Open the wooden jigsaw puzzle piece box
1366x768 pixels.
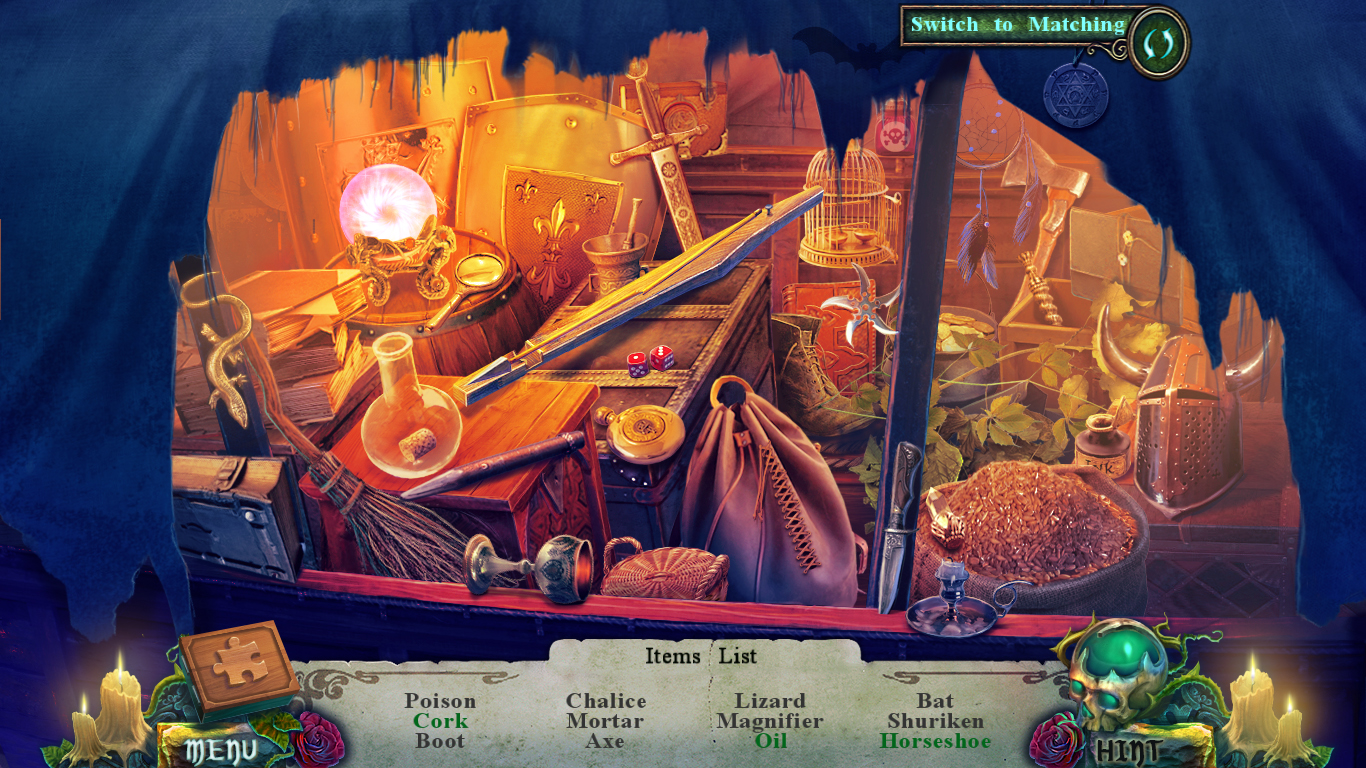(239, 665)
